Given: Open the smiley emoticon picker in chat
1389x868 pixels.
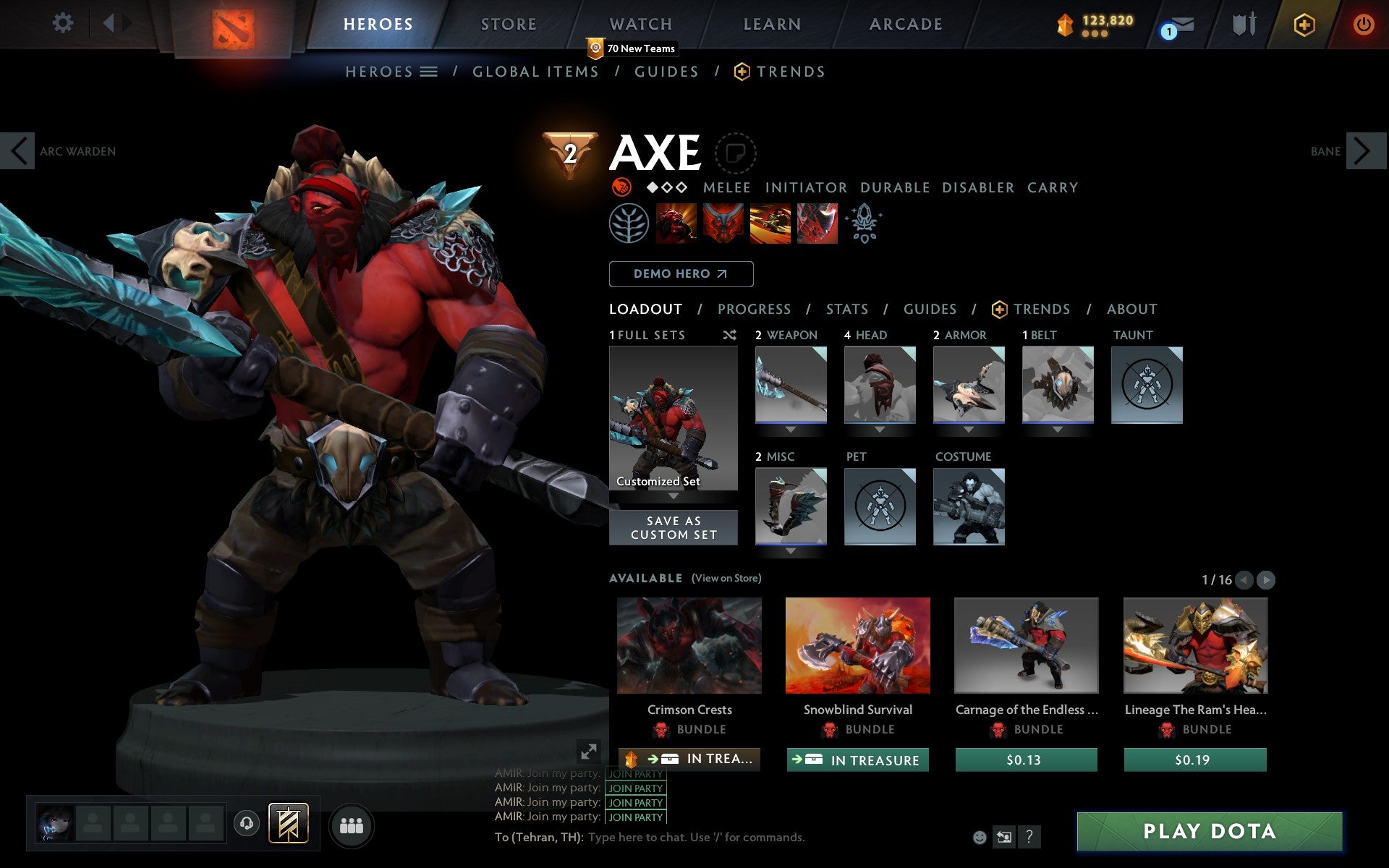Looking at the screenshot, I should (x=980, y=838).
